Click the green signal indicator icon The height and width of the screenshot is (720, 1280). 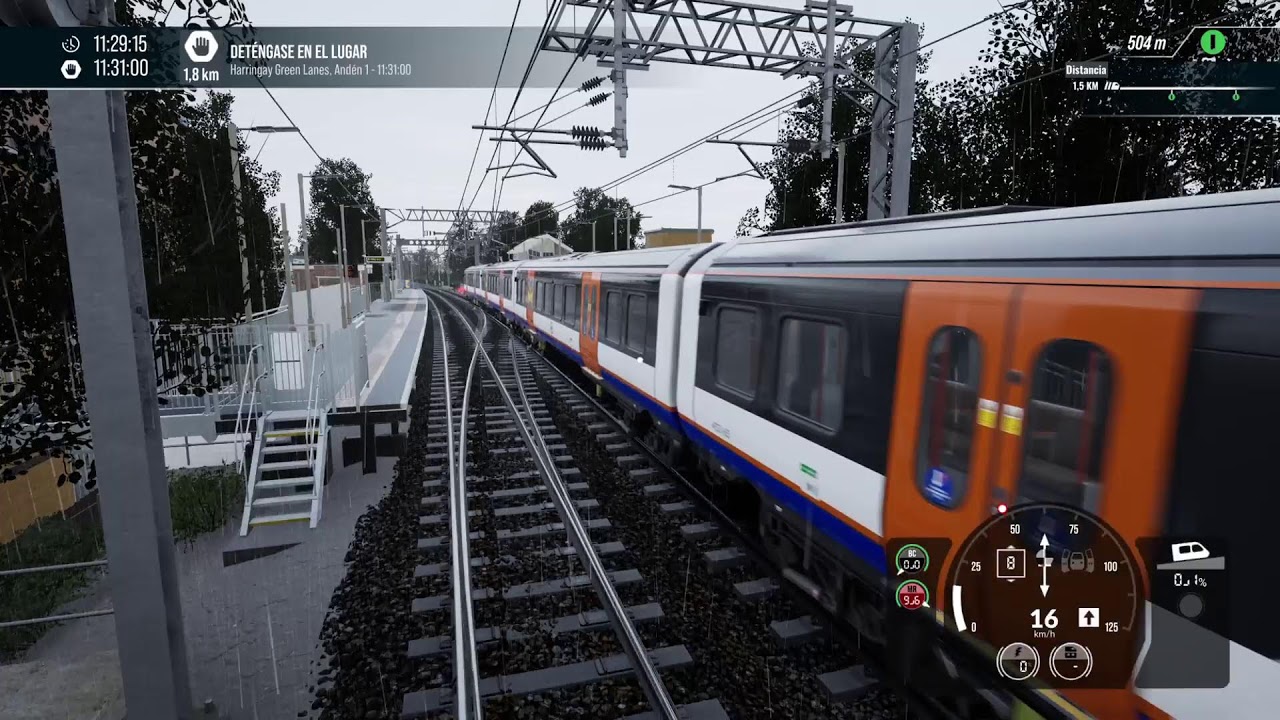(1212, 42)
